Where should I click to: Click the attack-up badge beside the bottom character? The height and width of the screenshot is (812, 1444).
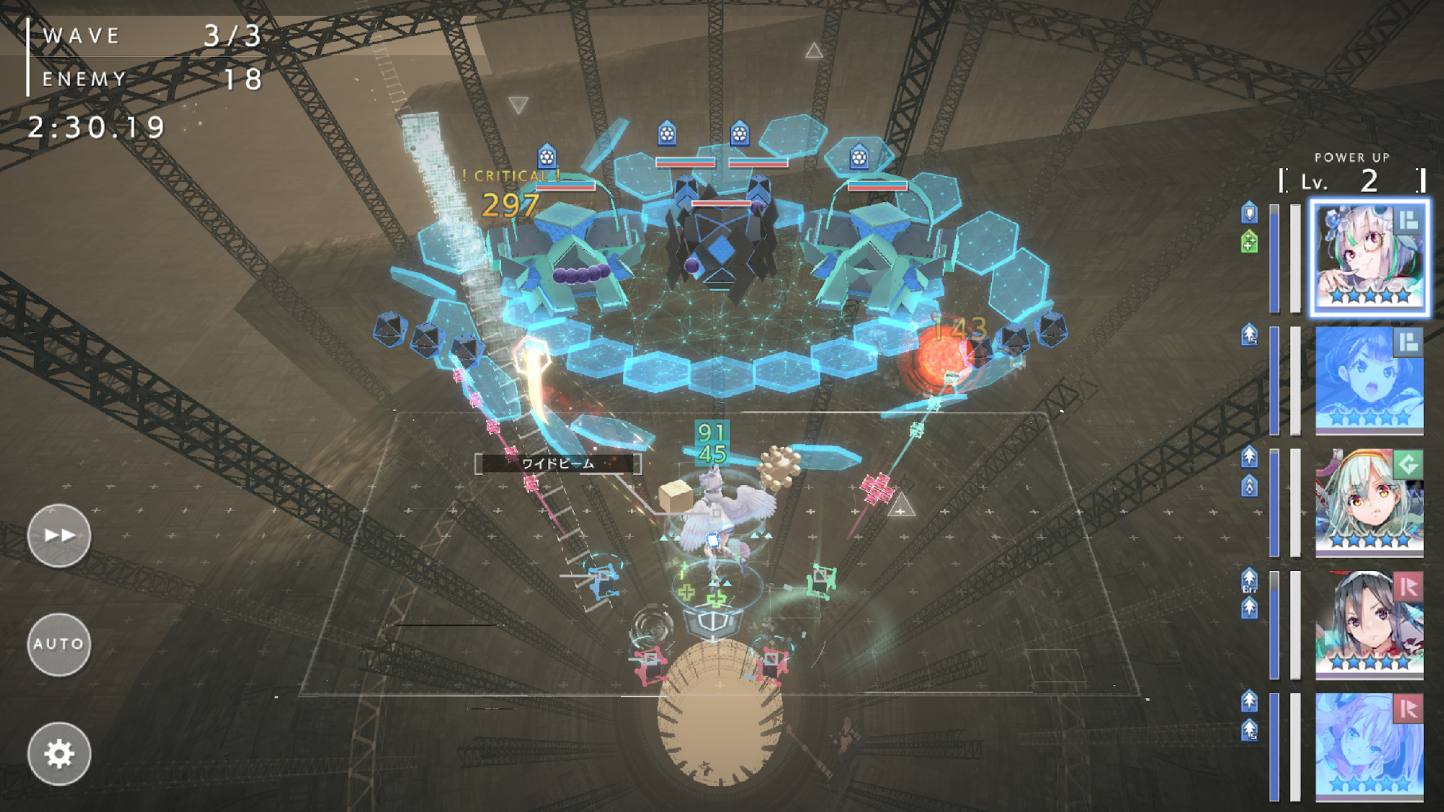(x=1247, y=703)
